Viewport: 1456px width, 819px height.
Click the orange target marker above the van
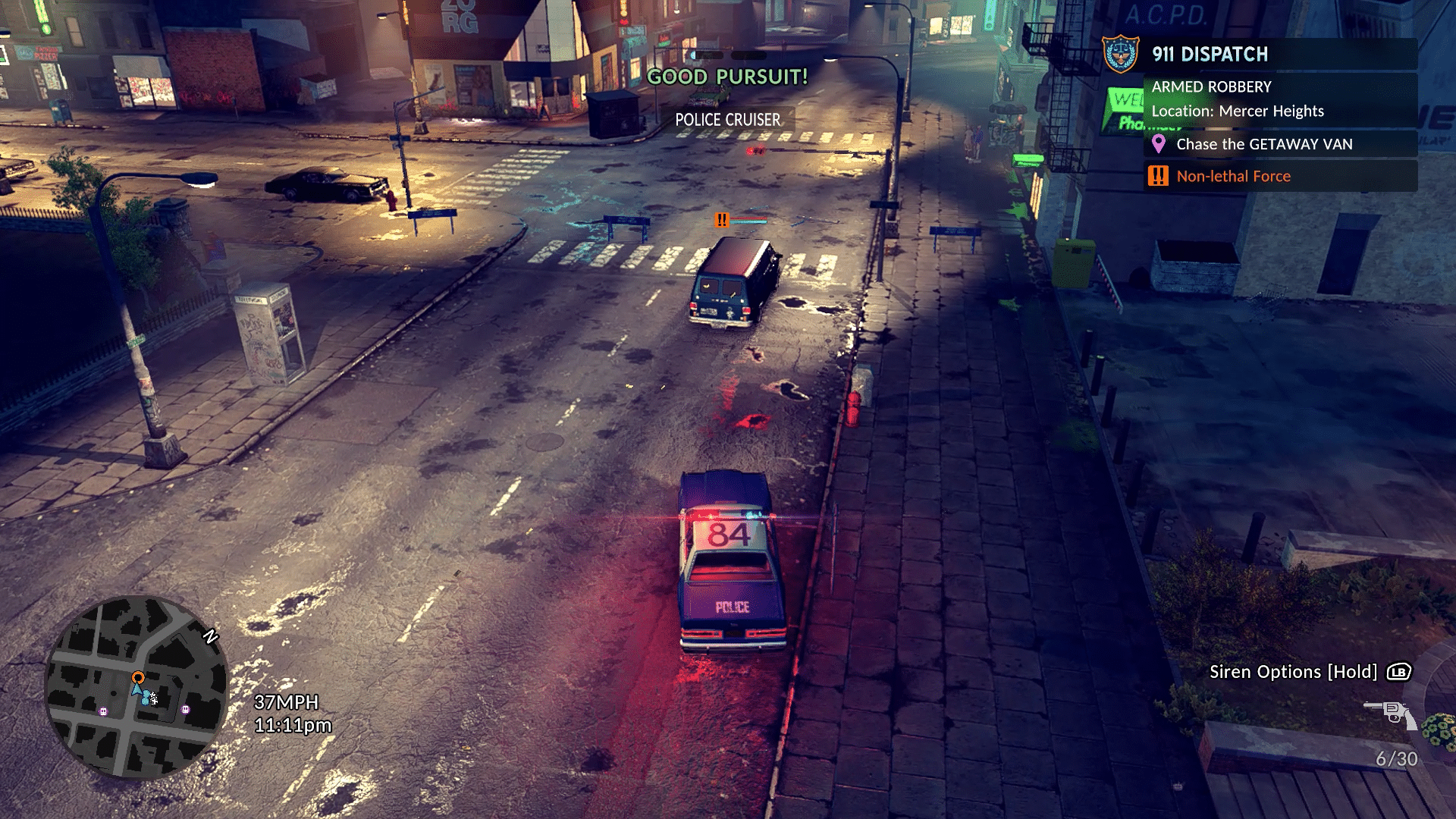[x=721, y=220]
